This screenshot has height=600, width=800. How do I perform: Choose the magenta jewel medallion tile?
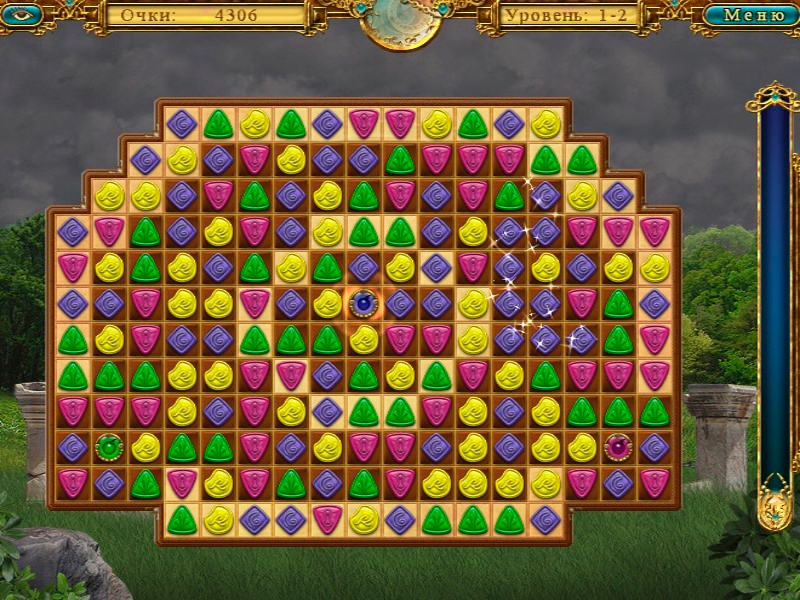618,447
